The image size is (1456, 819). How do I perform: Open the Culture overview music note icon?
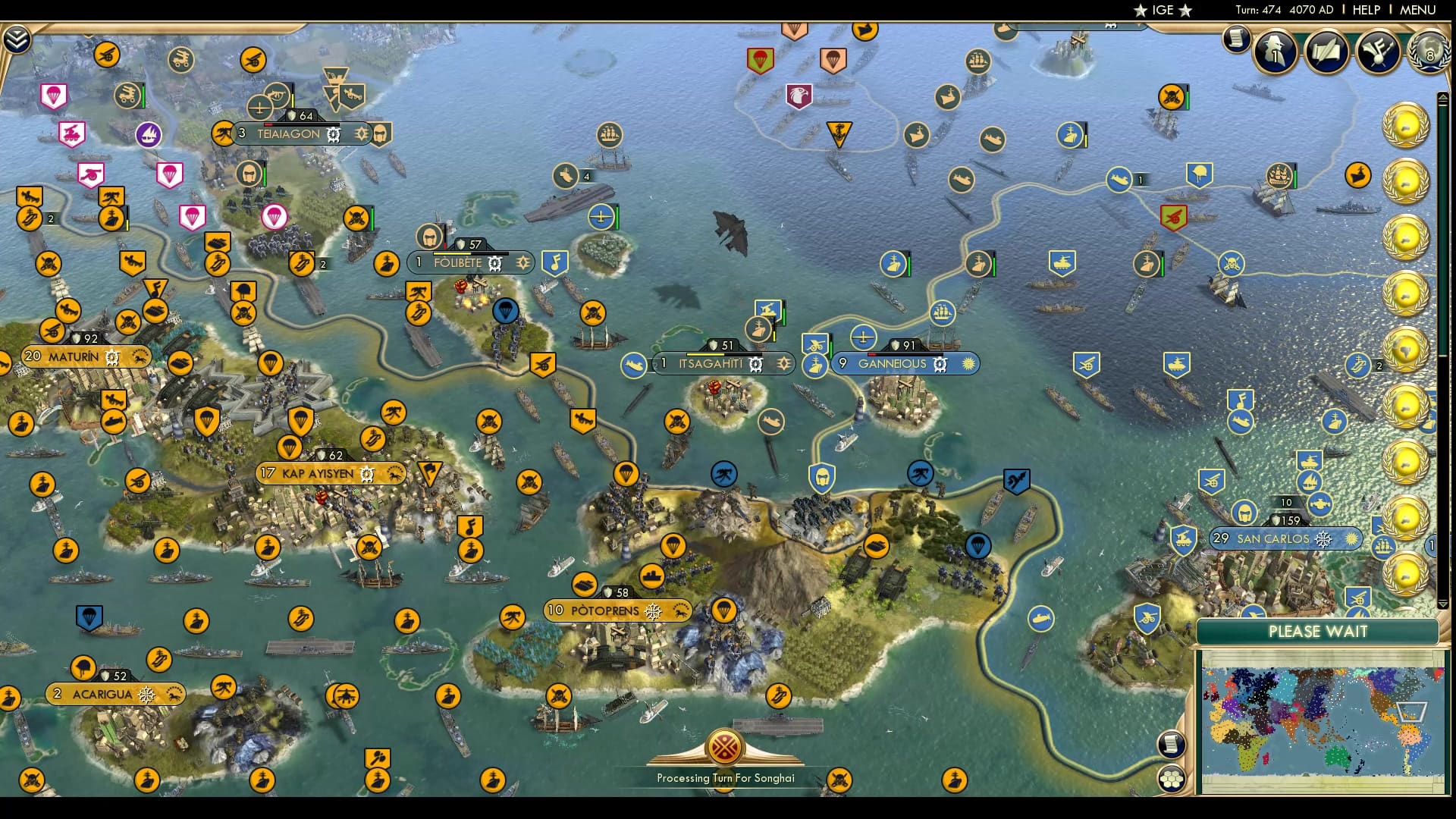[x=1377, y=53]
